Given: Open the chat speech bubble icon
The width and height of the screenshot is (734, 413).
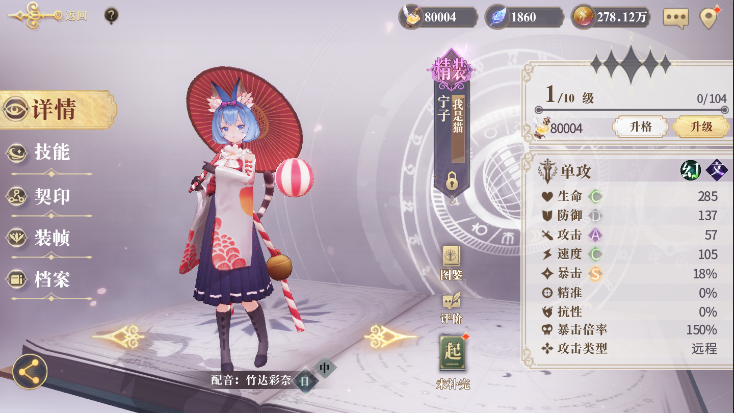Looking at the screenshot, I should (676, 17).
